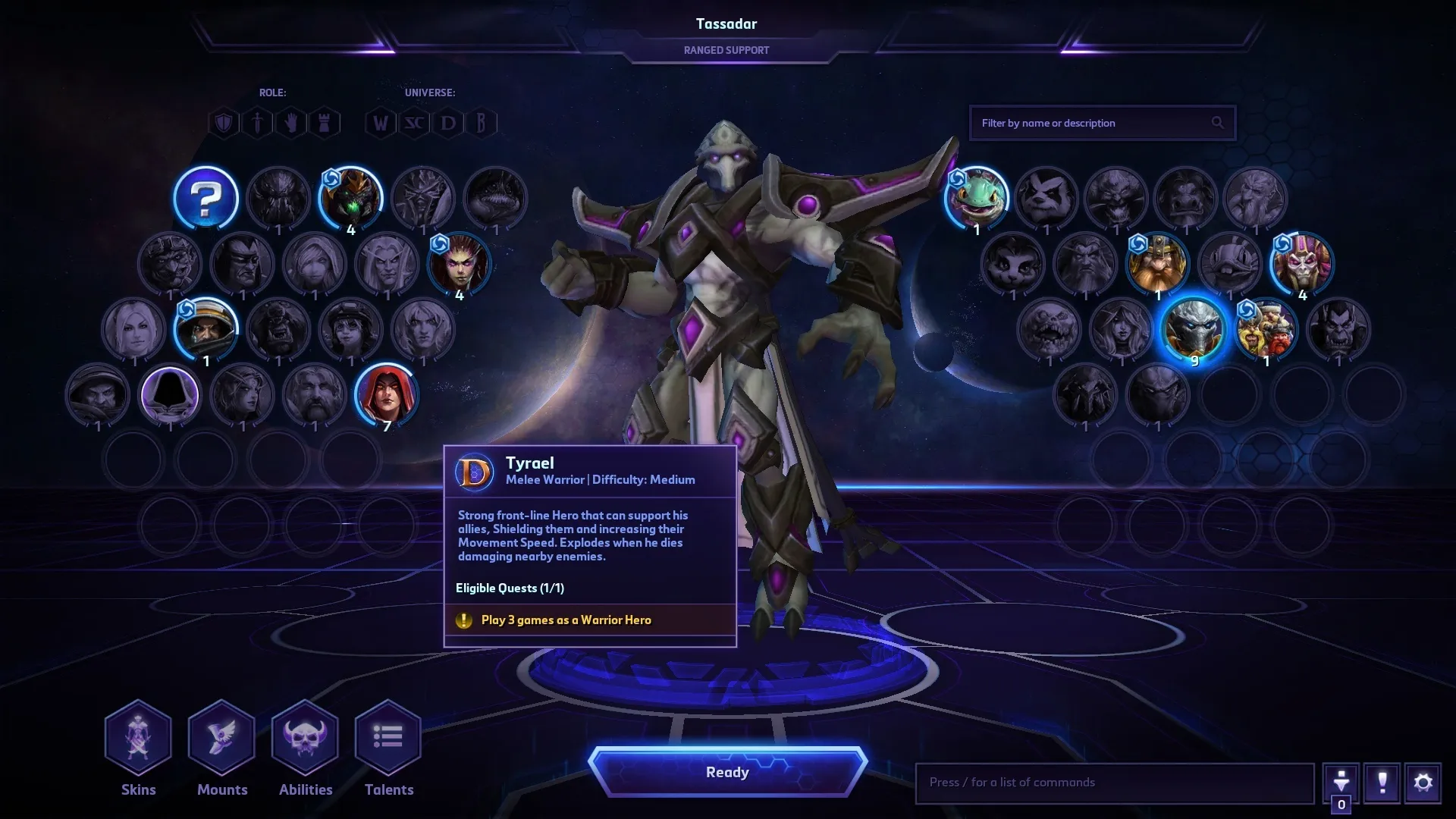Select the Murky hero portrait
This screenshot has width=1456, height=819.
[977, 198]
